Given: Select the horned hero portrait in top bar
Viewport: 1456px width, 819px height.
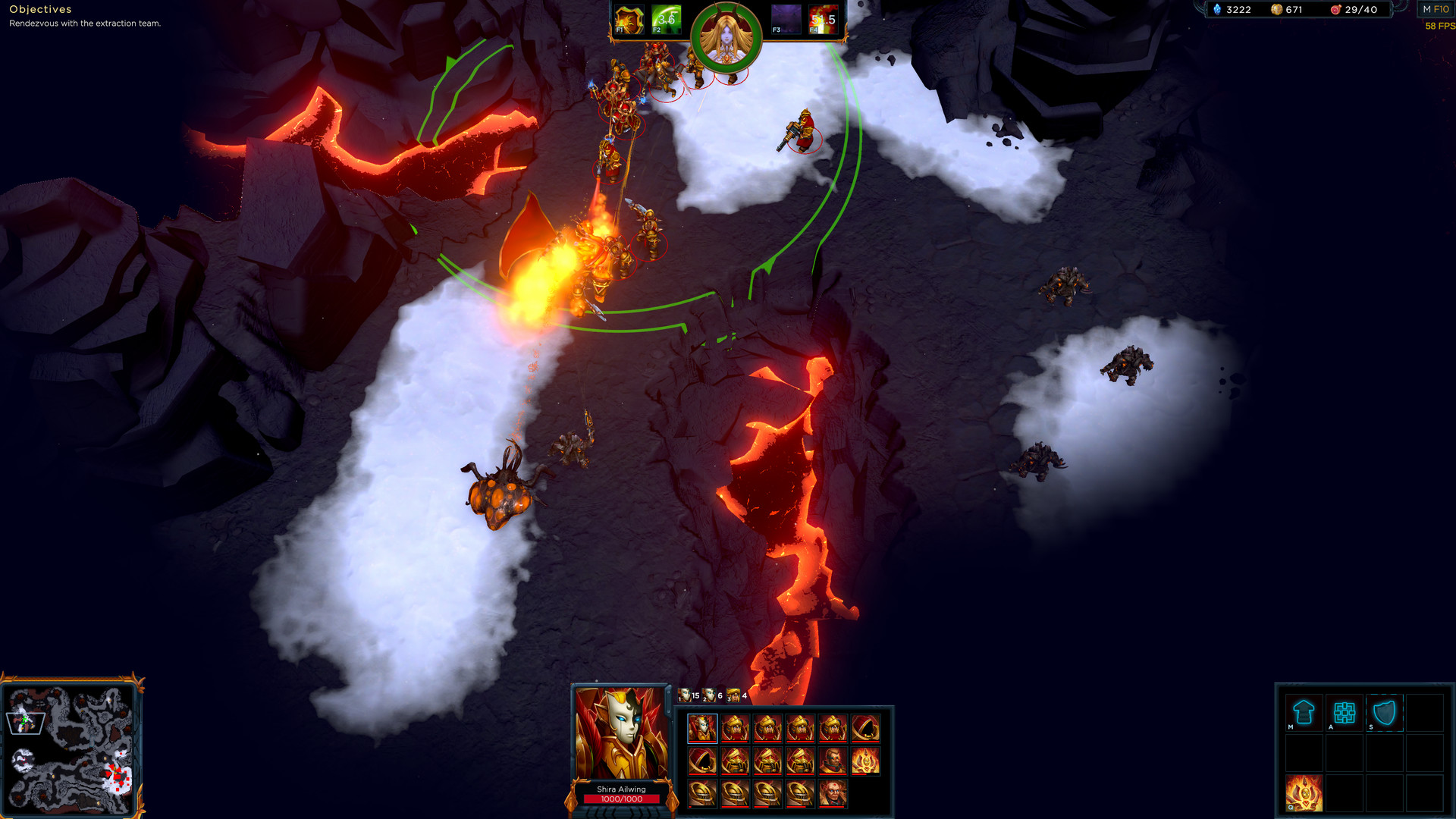Looking at the screenshot, I should (726, 37).
